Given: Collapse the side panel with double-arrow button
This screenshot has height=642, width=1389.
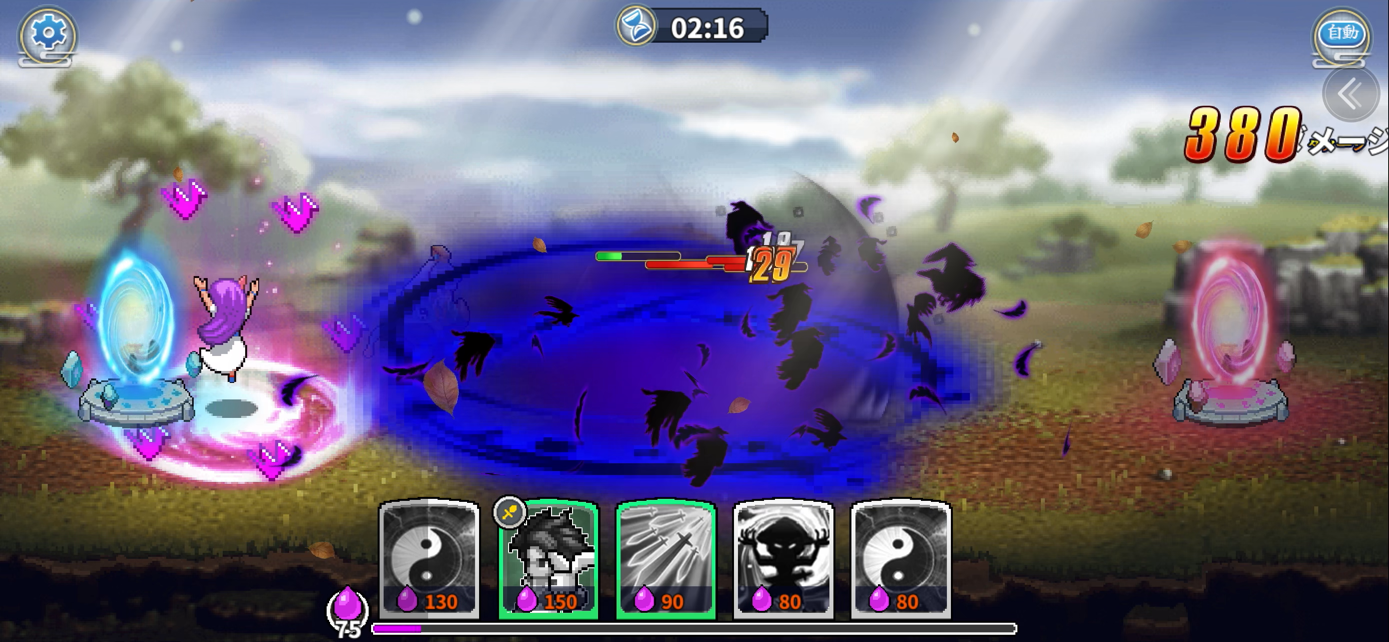Looking at the screenshot, I should [x=1350, y=94].
